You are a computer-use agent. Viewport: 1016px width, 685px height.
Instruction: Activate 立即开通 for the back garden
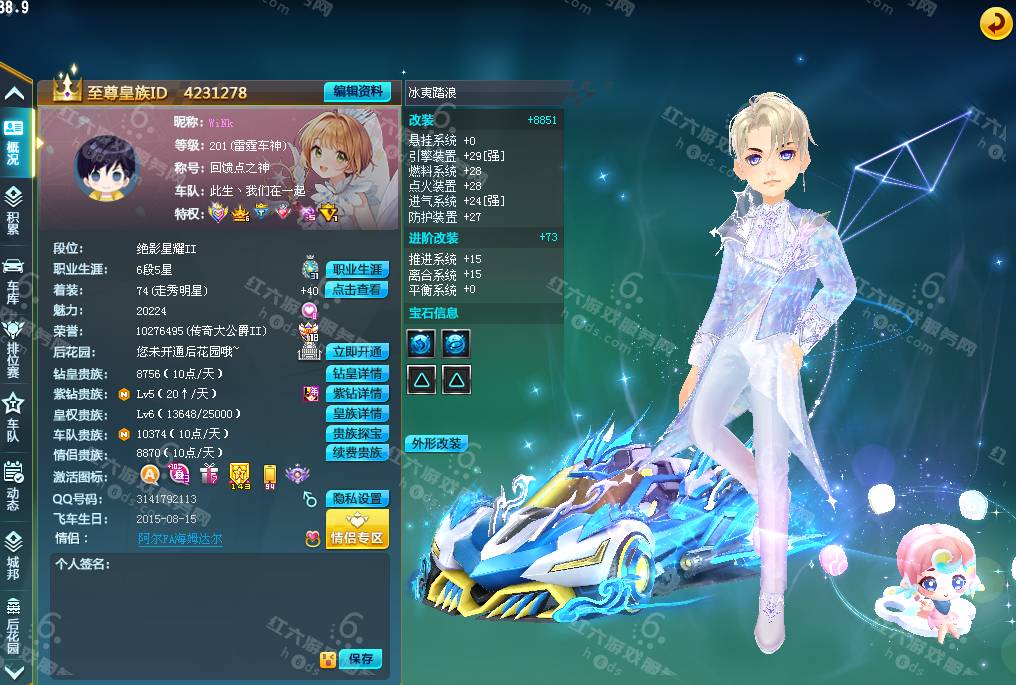(x=357, y=352)
